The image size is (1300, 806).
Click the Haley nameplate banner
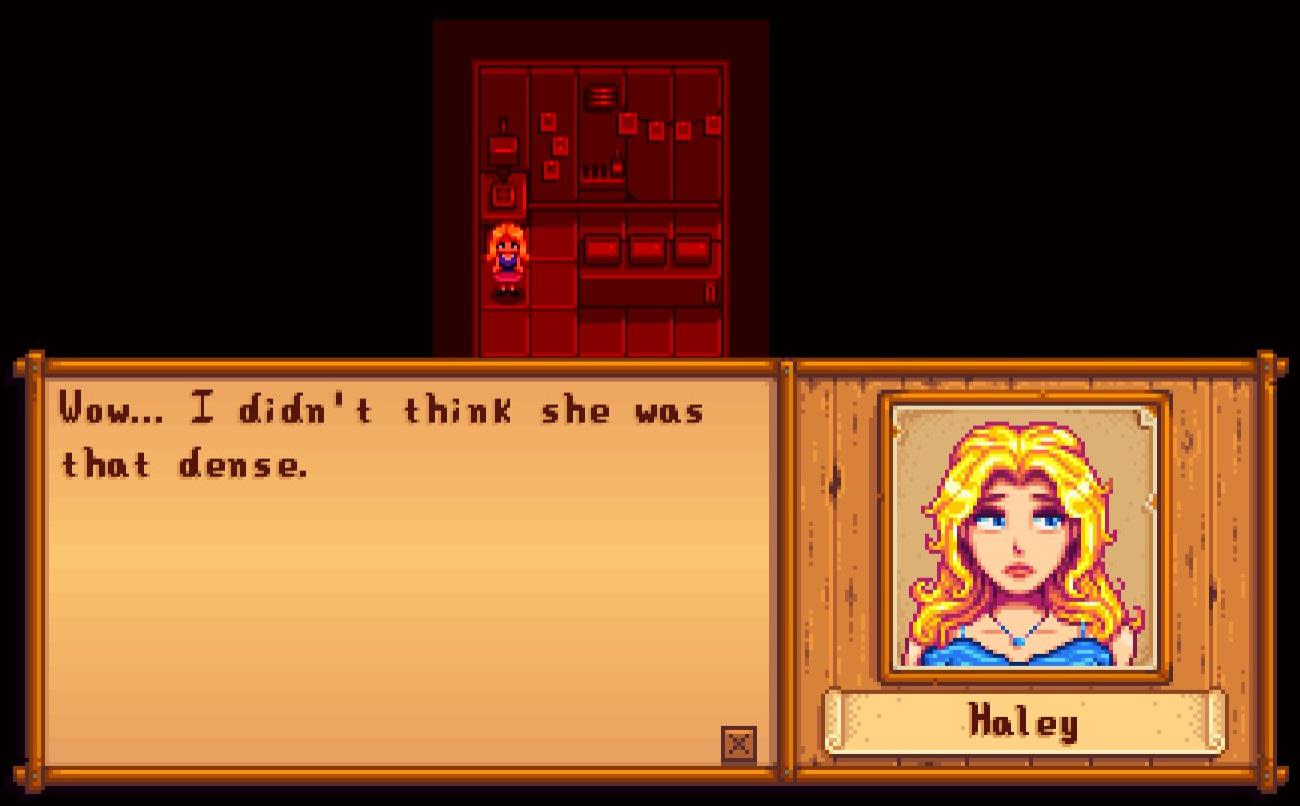pos(1022,724)
